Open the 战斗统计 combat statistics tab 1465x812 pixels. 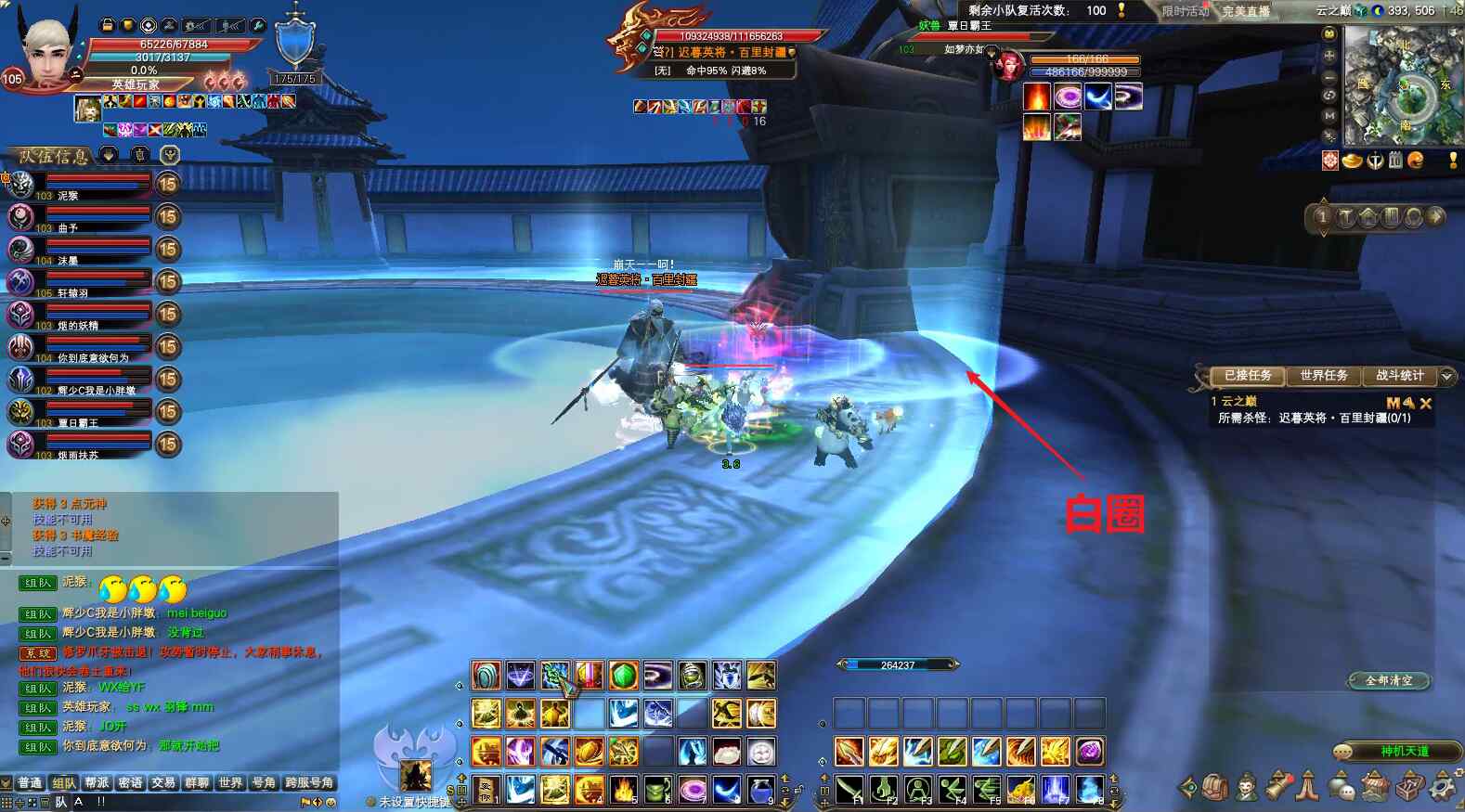[x=1399, y=376]
